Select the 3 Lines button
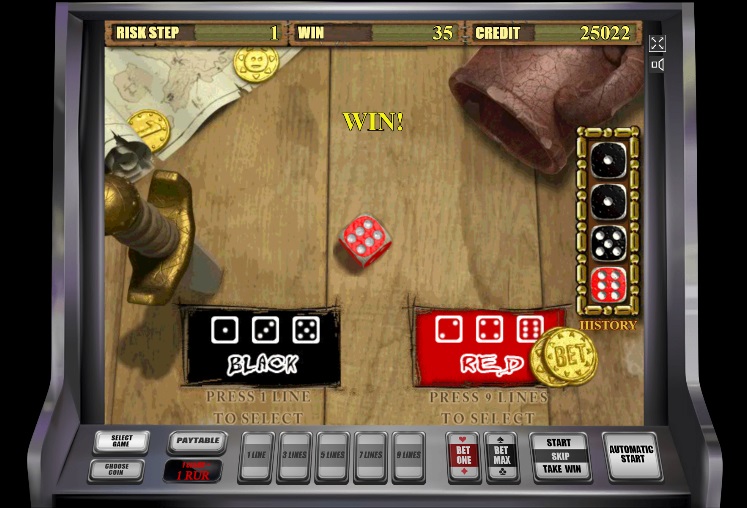747x508 pixels. pyautogui.click(x=294, y=456)
